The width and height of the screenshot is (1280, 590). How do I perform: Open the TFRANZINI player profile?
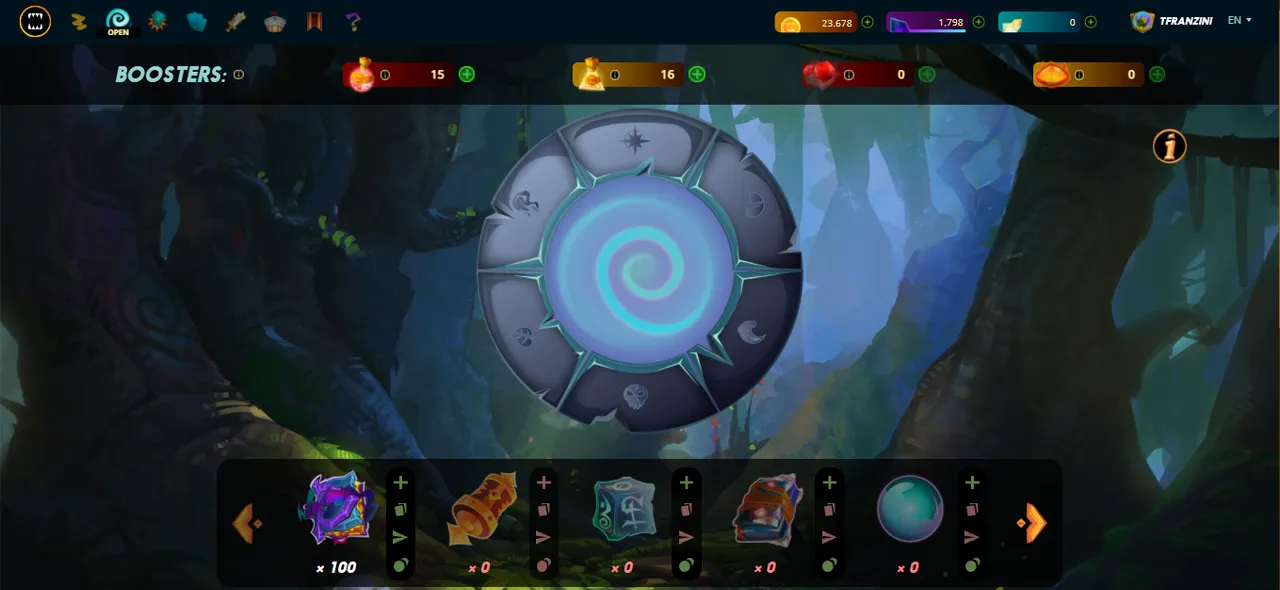click(x=1172, y=21)
